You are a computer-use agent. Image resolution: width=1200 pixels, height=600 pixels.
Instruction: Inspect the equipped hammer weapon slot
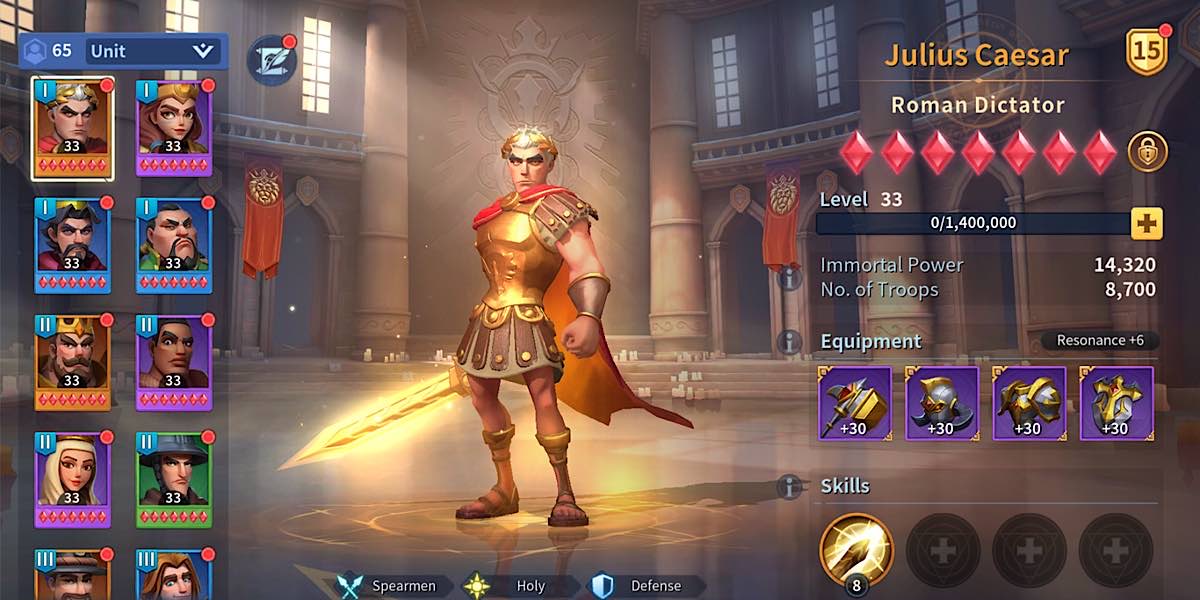(855, 403)
